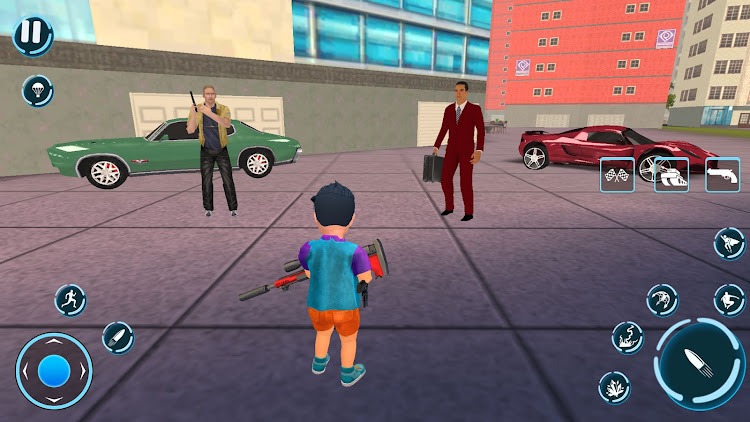Tap the movement joystick center
This screenshot has height=422, width=750.
pos(54,371)
